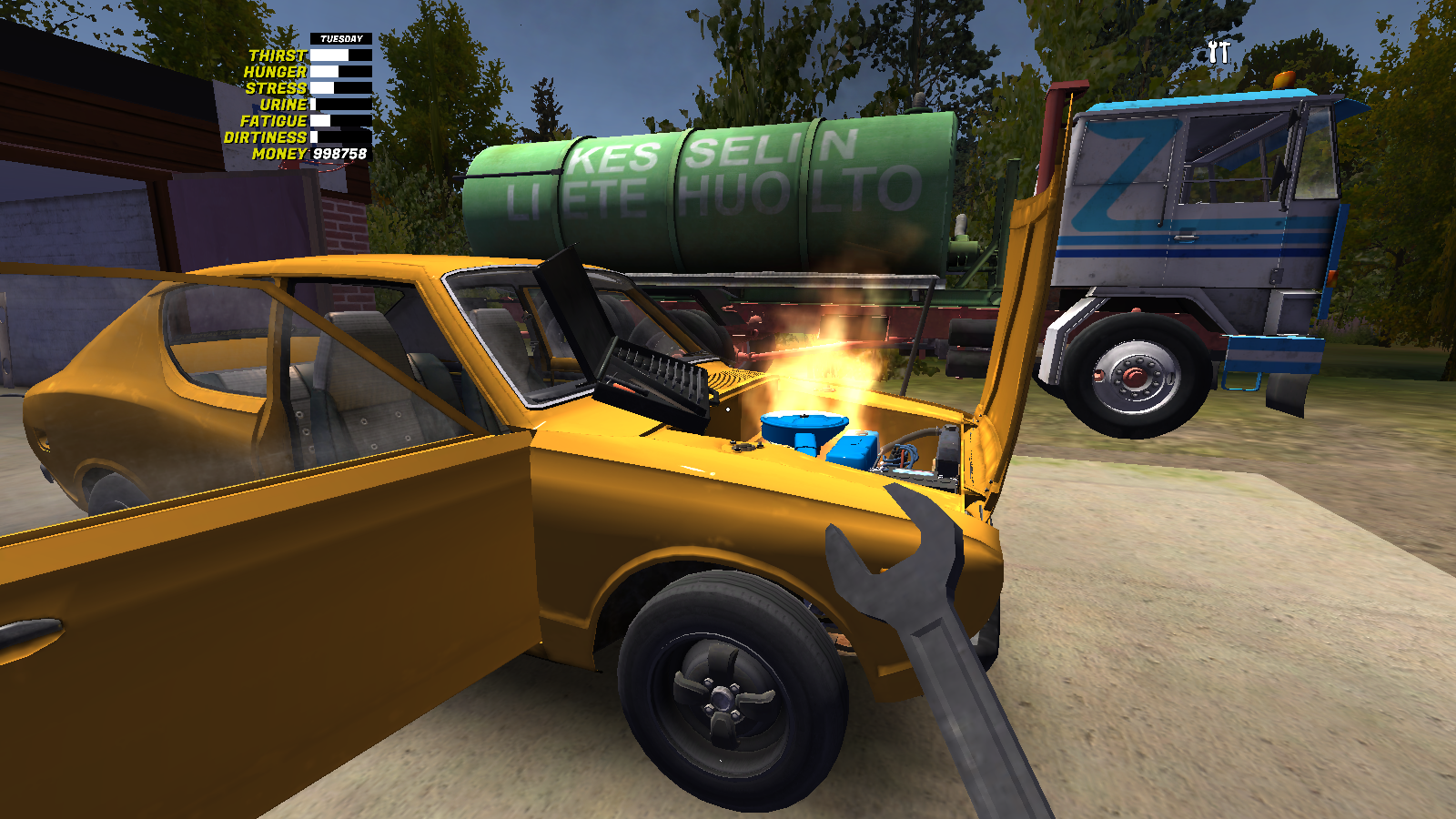Click the THIRST label in the HUD
The height and width of the screenshot is (819, 1456).
(x=278, y=55)
